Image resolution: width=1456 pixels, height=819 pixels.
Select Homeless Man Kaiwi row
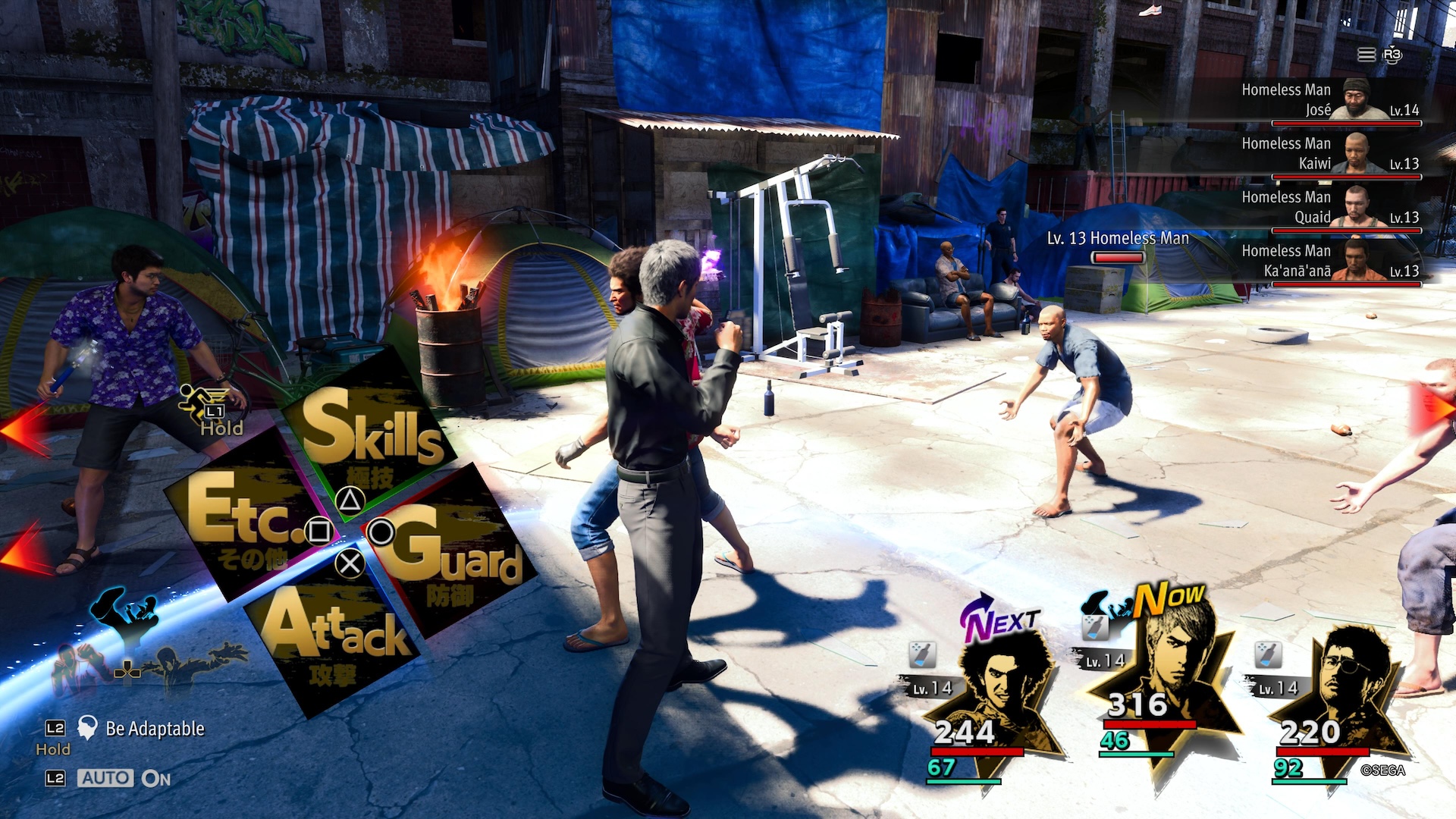1329,154
